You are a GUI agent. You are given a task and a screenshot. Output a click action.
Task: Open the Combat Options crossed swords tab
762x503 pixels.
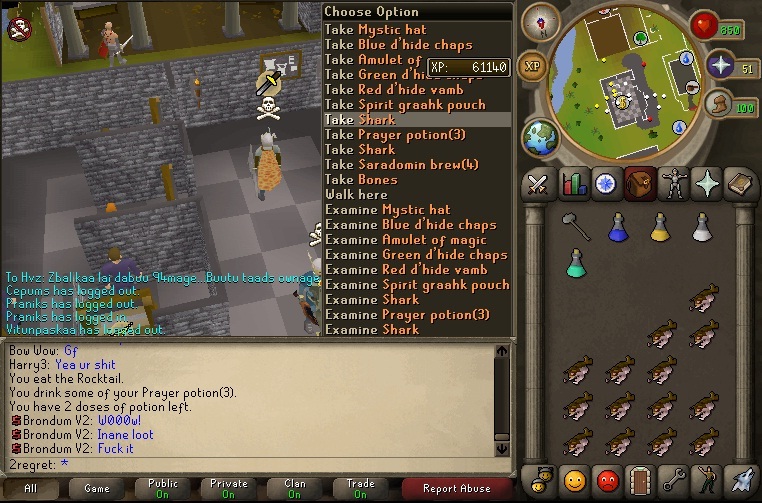539,184
